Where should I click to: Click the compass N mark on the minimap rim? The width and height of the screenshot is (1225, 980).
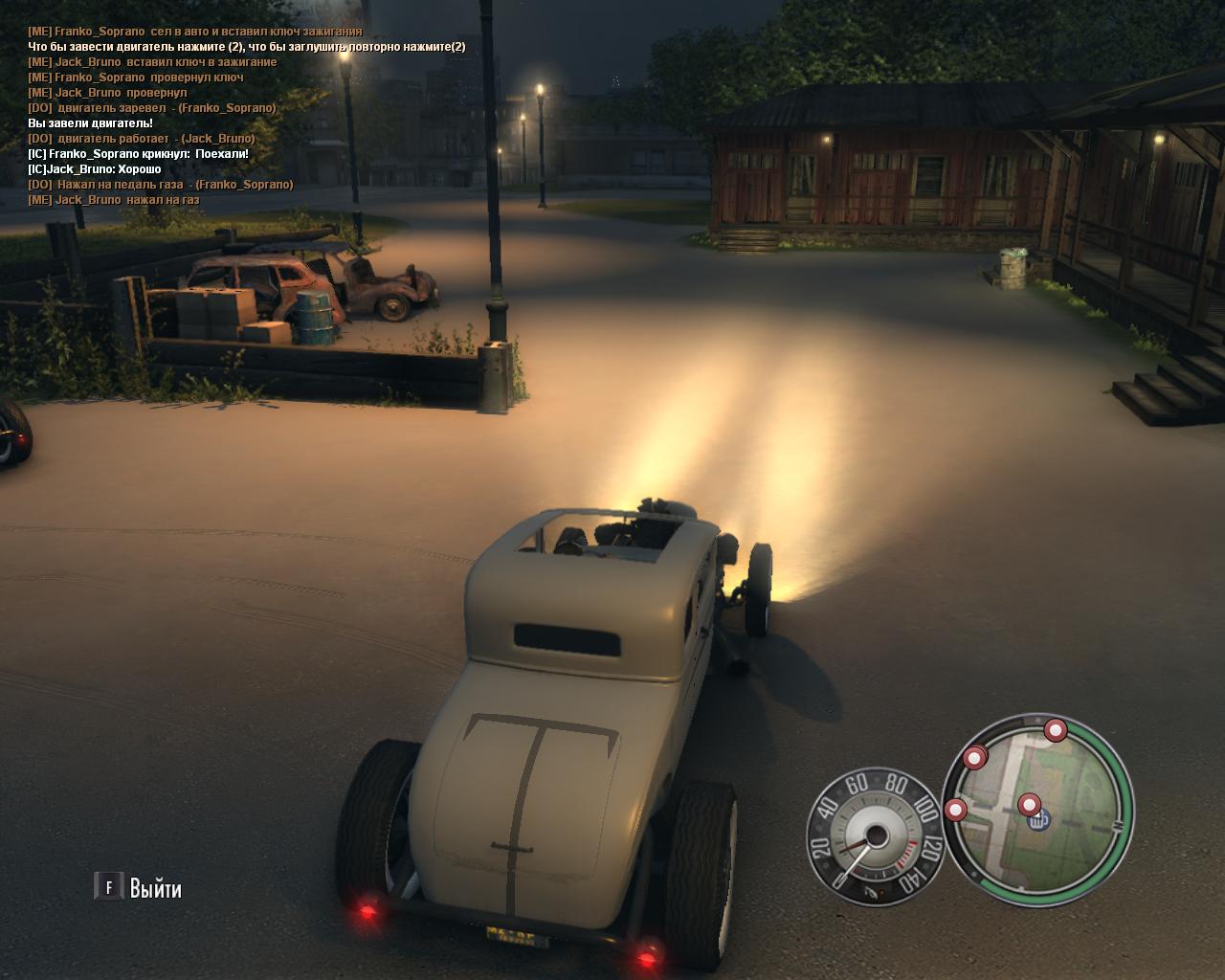(1117, 824)
